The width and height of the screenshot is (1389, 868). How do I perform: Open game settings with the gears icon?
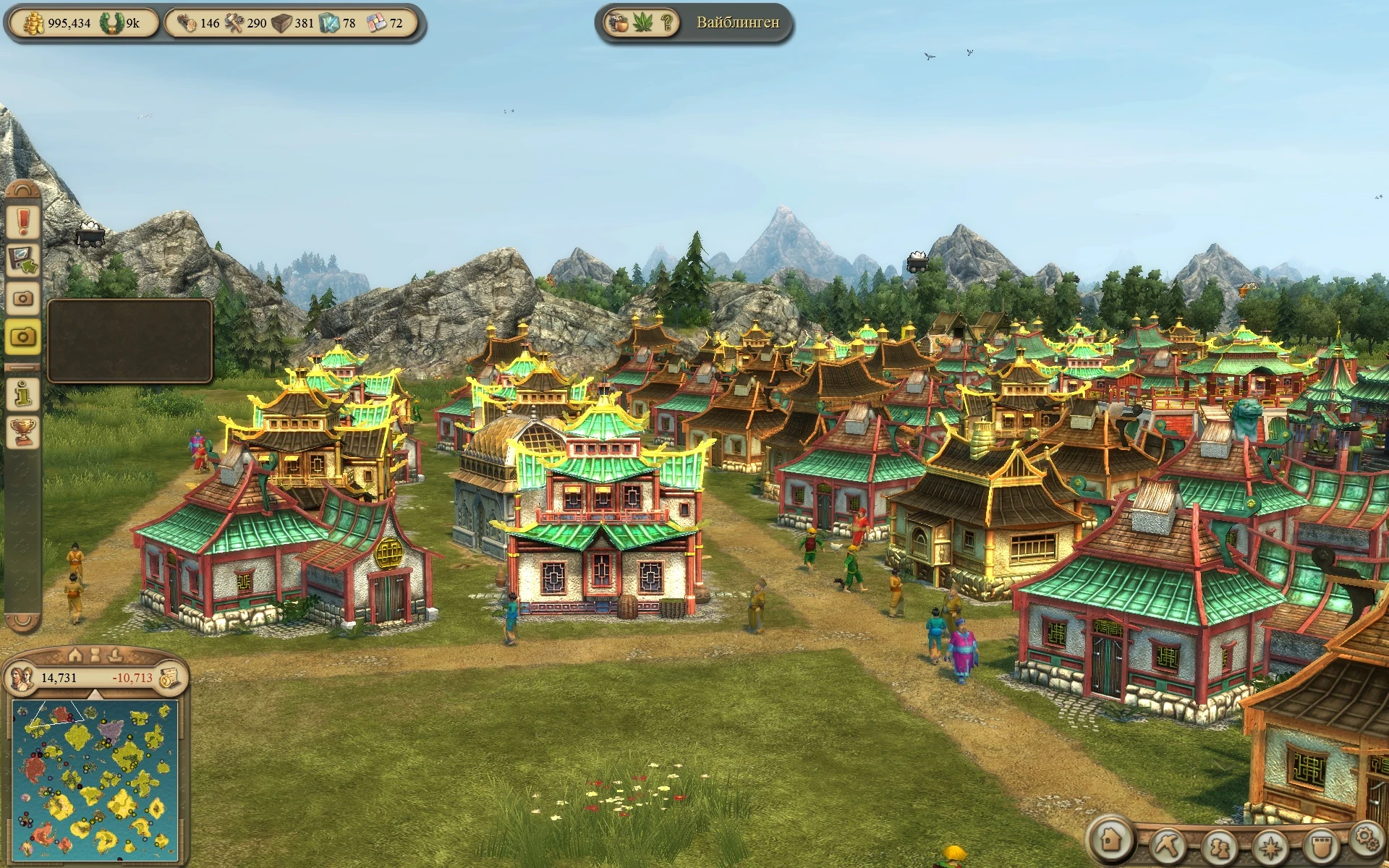tap(1369, 839)
